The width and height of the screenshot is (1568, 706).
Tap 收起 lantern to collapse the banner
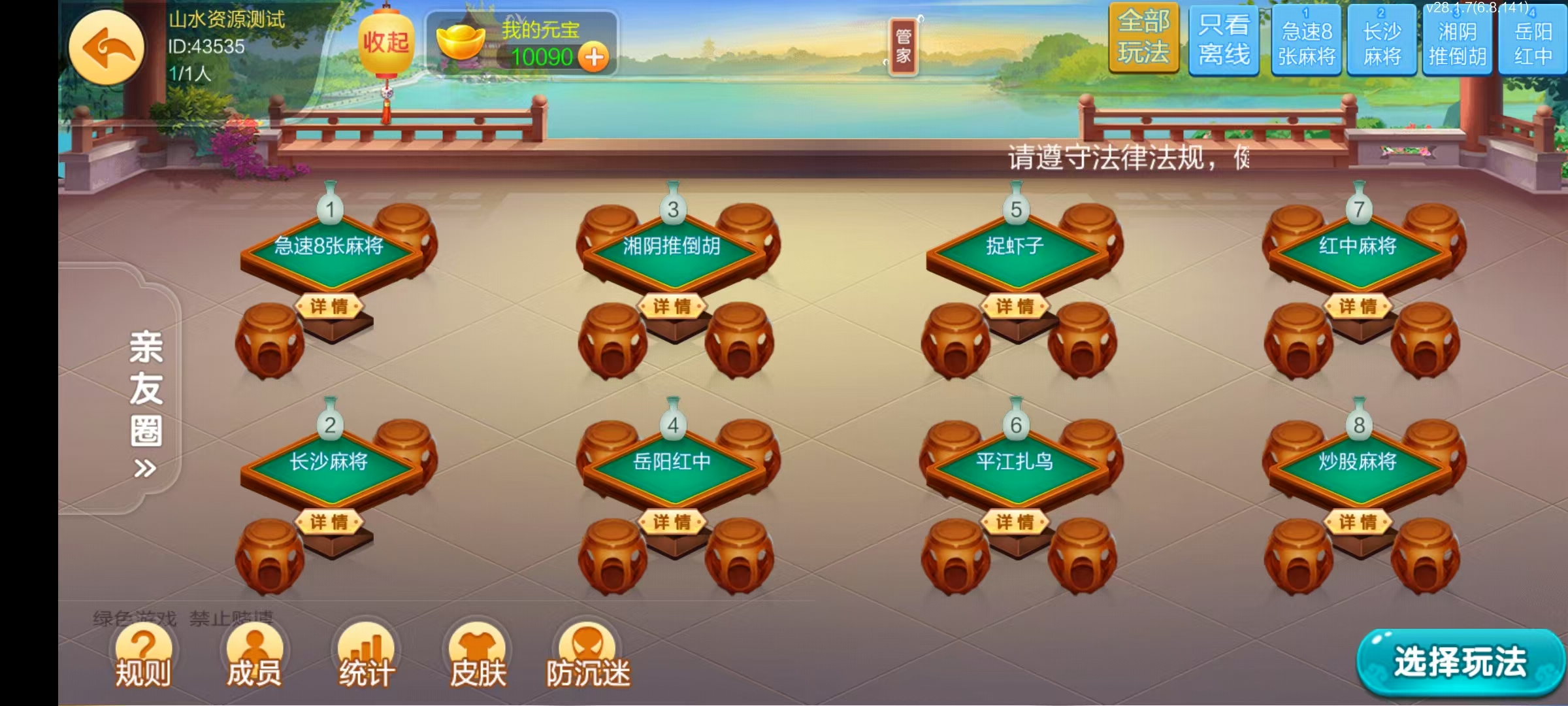(386, 42)
